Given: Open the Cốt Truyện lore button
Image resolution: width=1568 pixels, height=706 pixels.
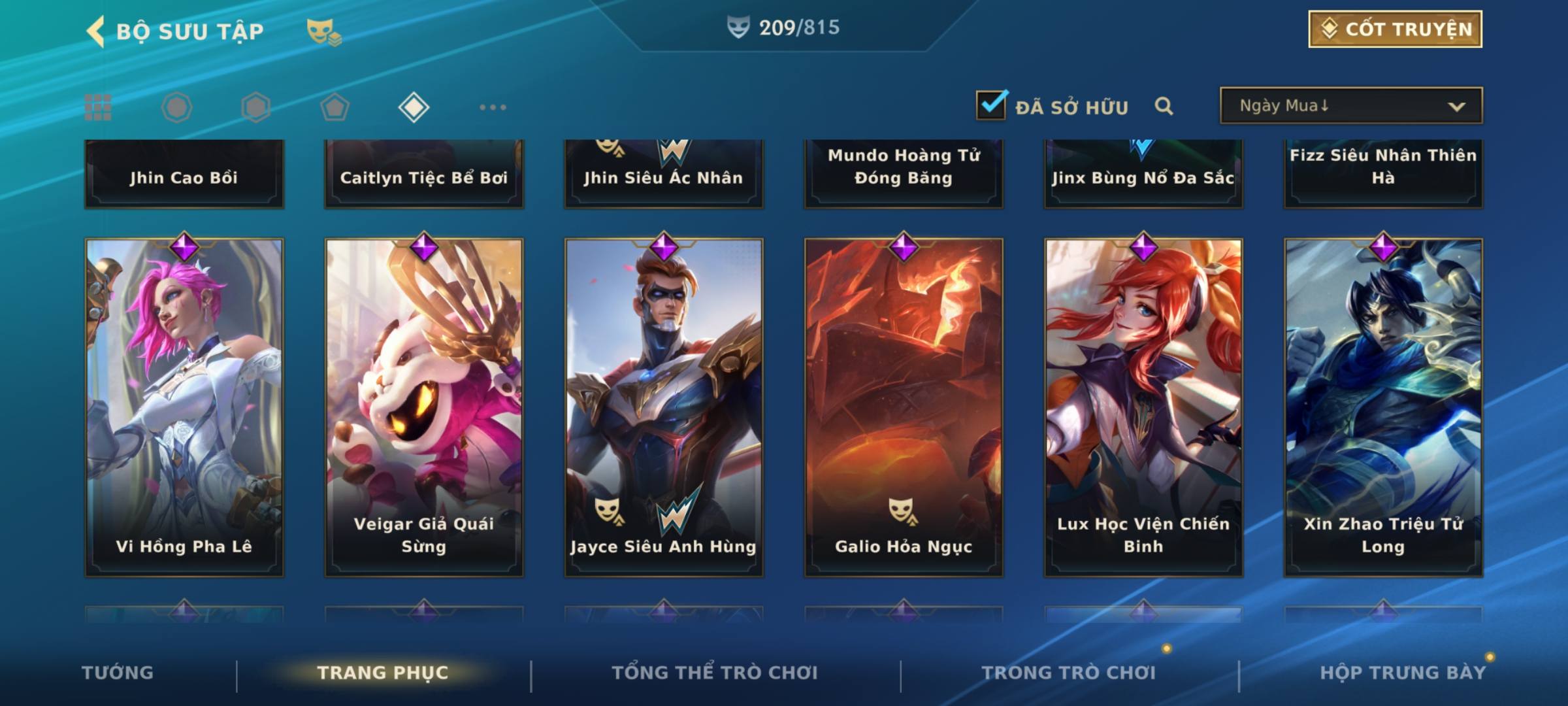Looking at the screenshot, I should (1395, 29).
